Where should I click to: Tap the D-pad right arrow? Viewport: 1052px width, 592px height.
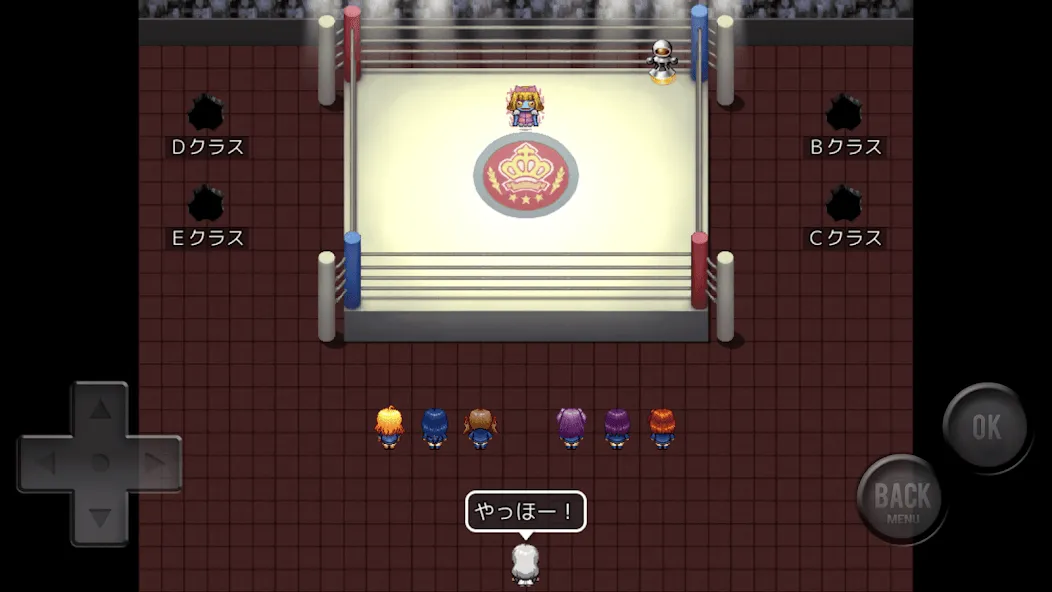[x=154, y=463]
